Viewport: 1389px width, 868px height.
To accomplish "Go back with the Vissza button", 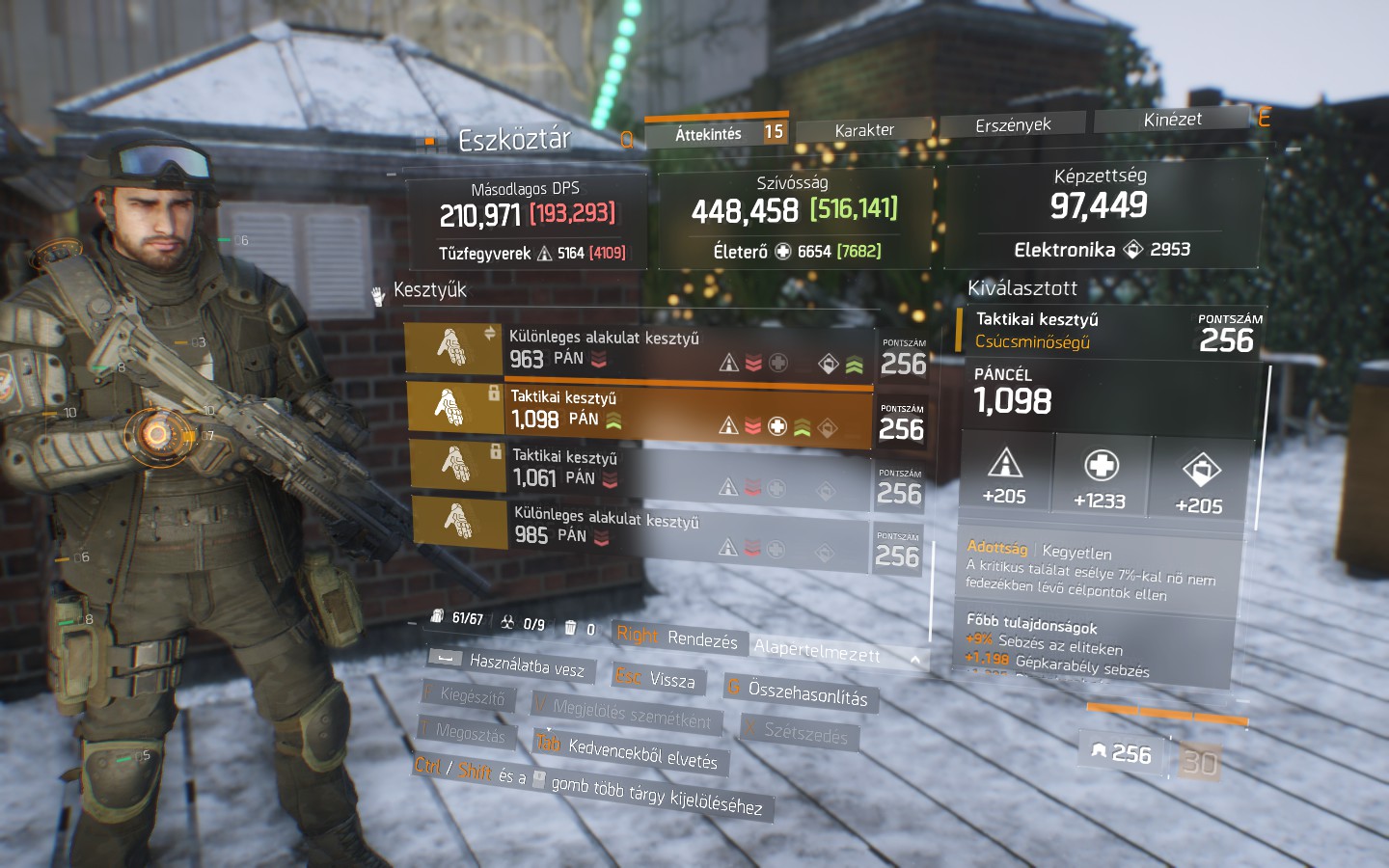I will pyautogui.click(x=658, y=679).
